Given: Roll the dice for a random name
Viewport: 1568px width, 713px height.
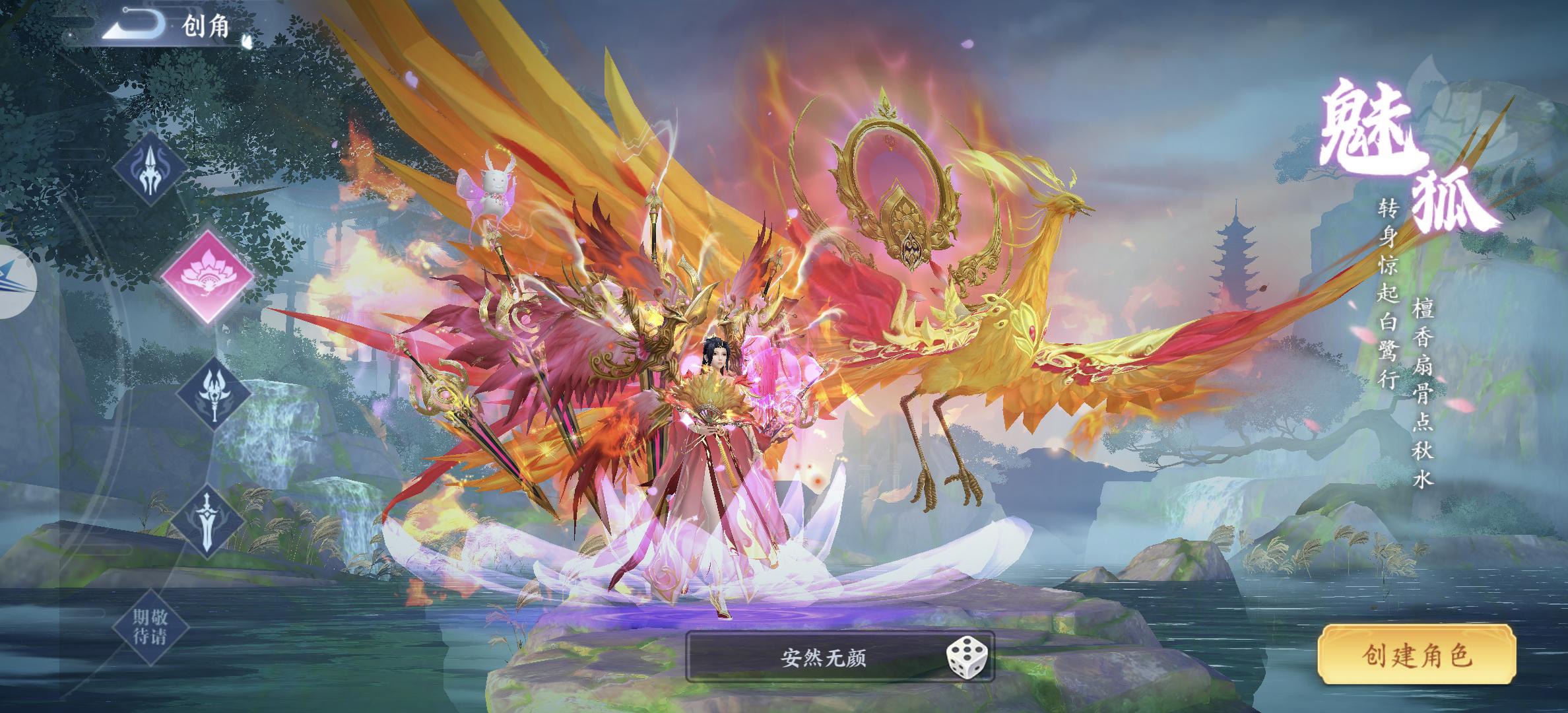Looking at the screenshot, I should [967, 658].
